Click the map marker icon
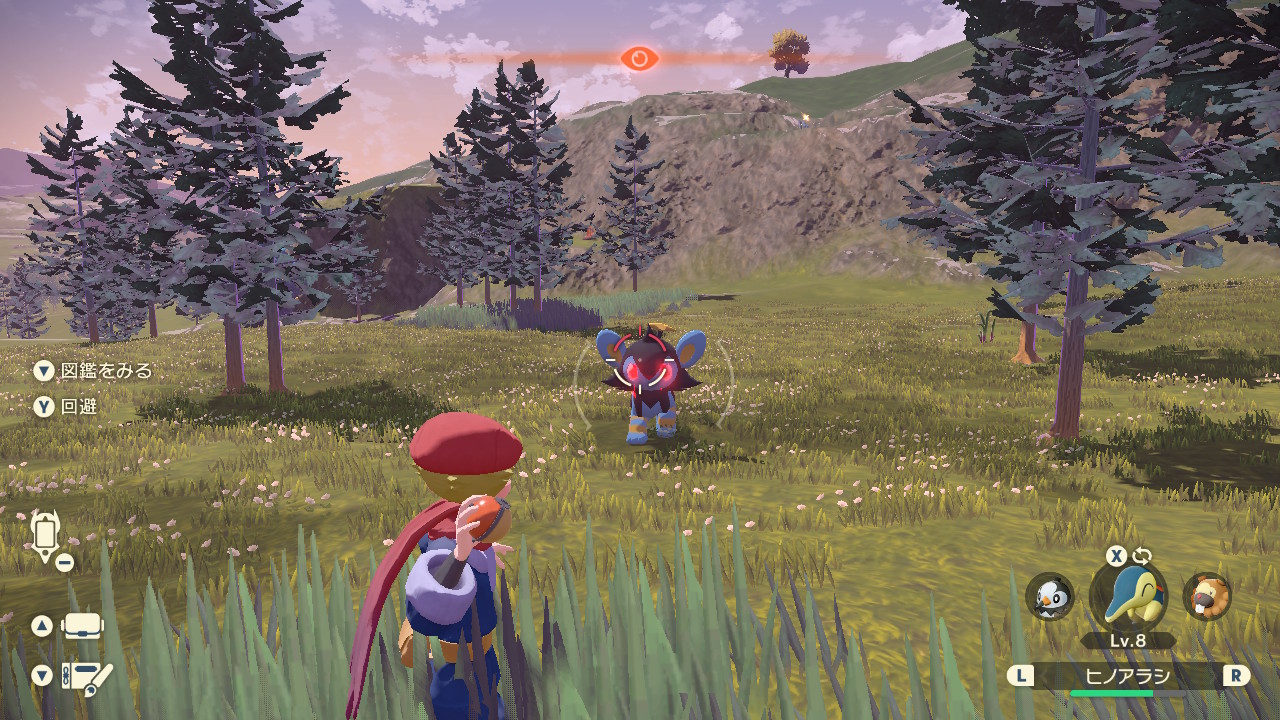 click(45, 535)
